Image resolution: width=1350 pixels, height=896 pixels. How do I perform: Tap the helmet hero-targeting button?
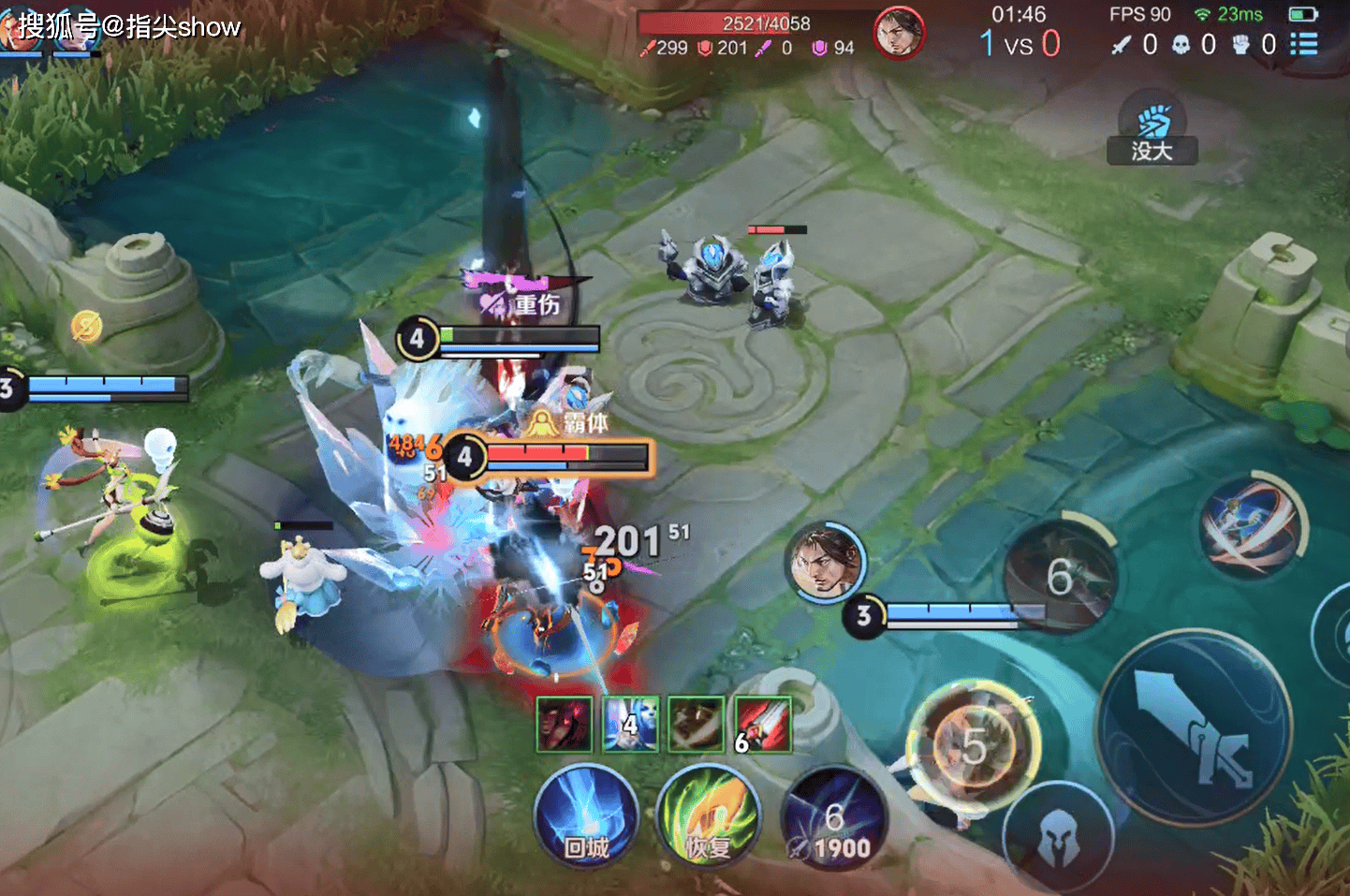coord(1058,835)
